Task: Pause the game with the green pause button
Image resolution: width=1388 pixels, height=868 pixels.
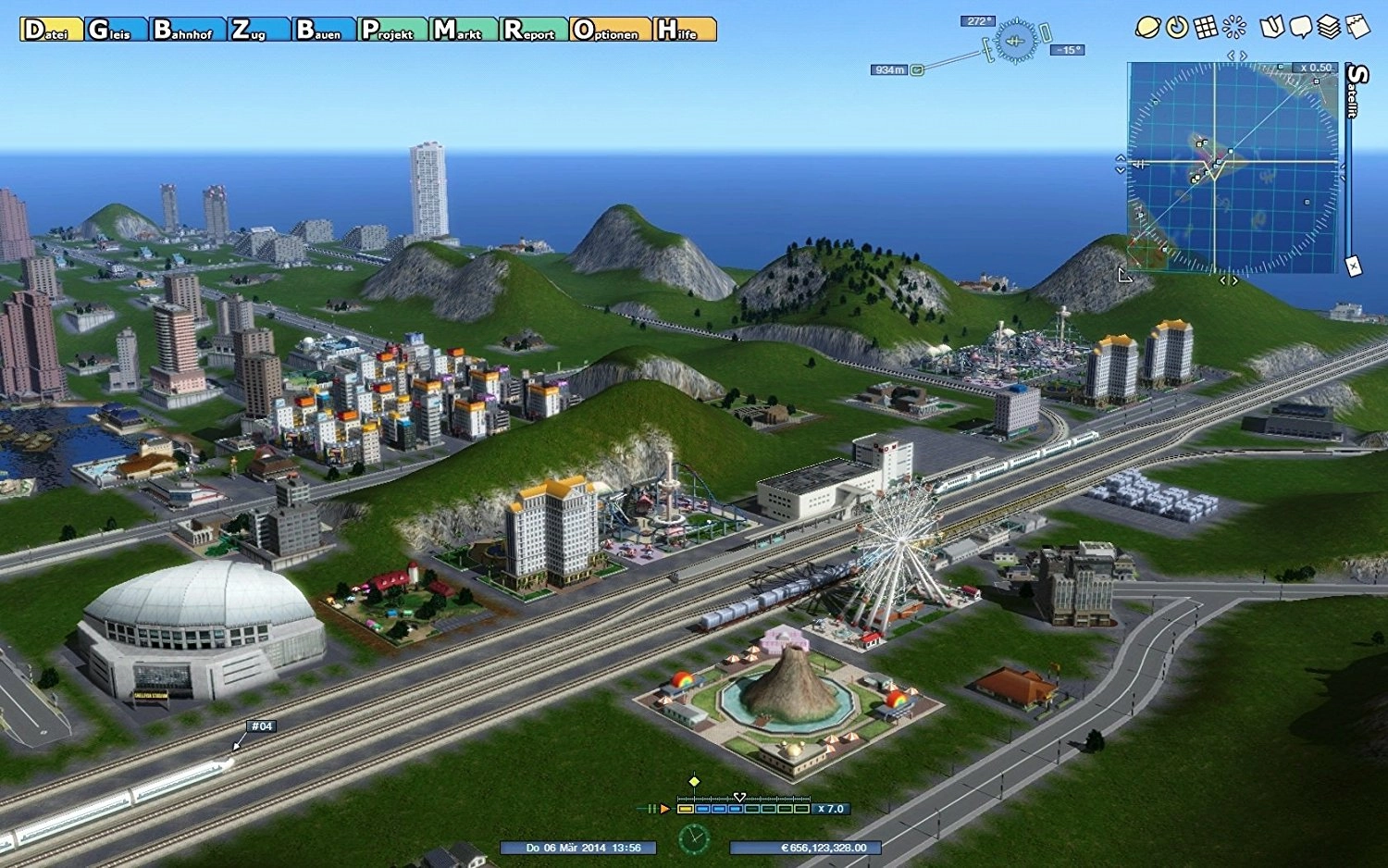Action: tap(651, 809)
